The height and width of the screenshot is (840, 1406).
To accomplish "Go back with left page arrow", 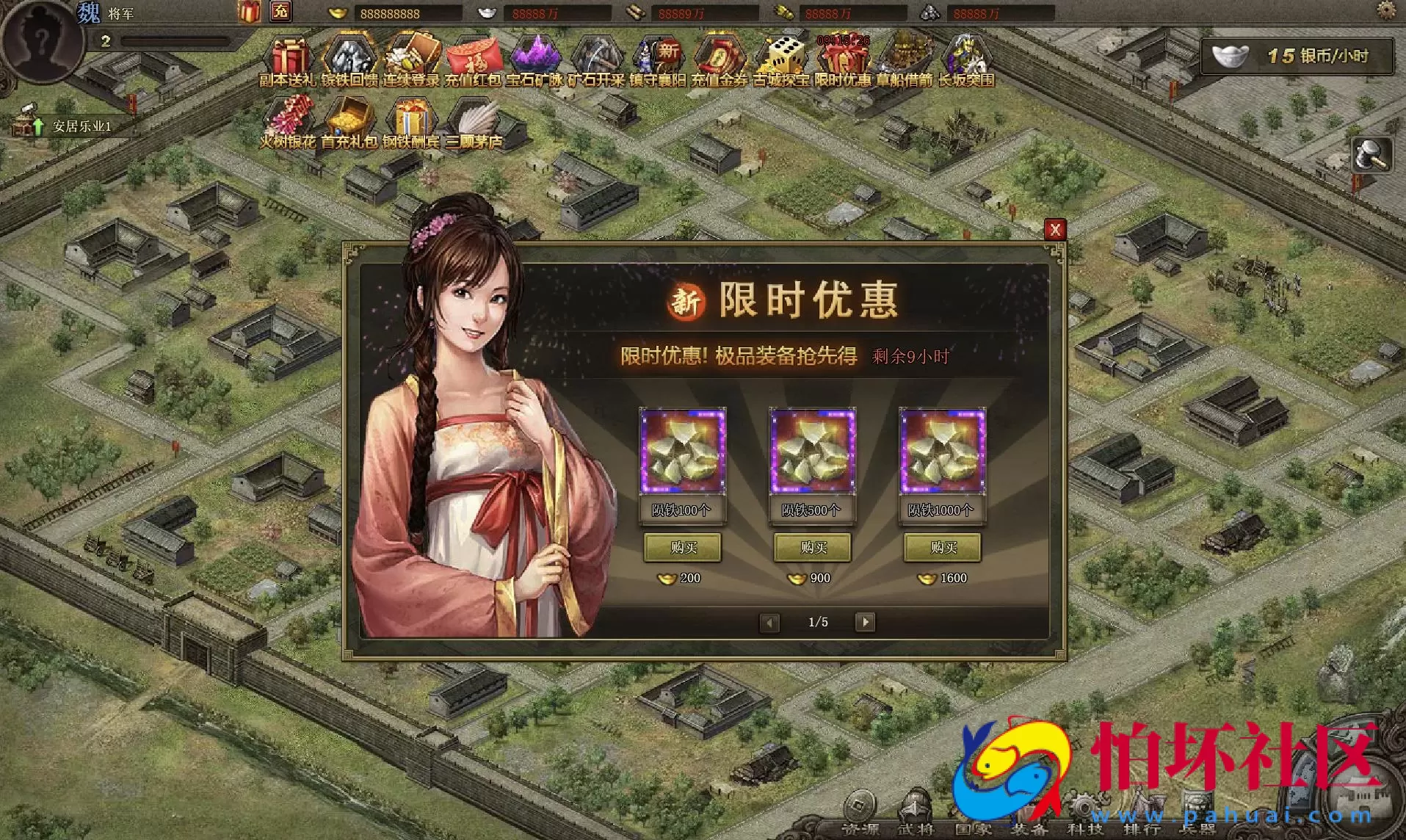I will point(769,622).
